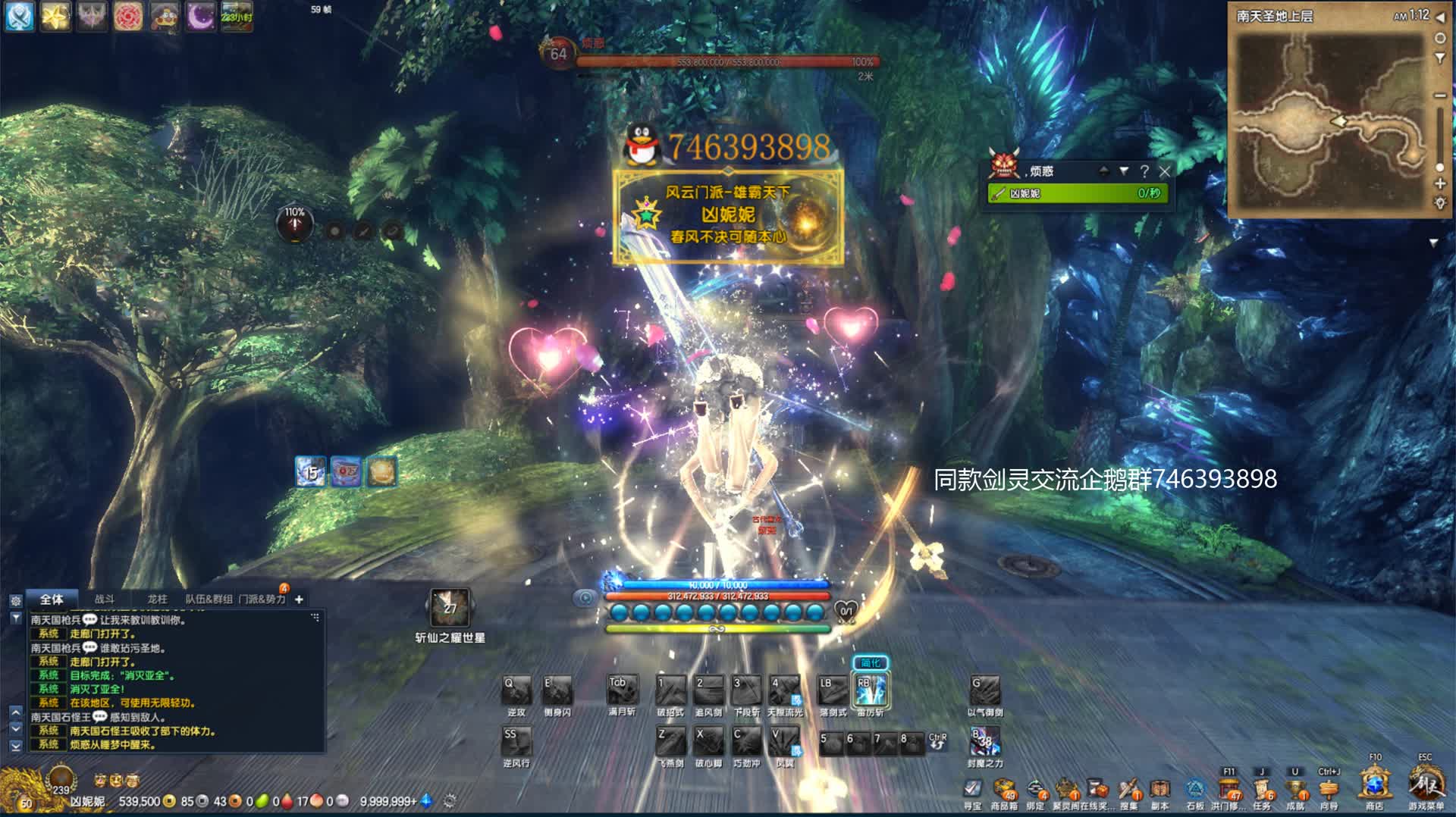Viewport: 1456px width, 817px height.
Task: Use the 满月斩 skill slot
Action: tap(622, 690)
